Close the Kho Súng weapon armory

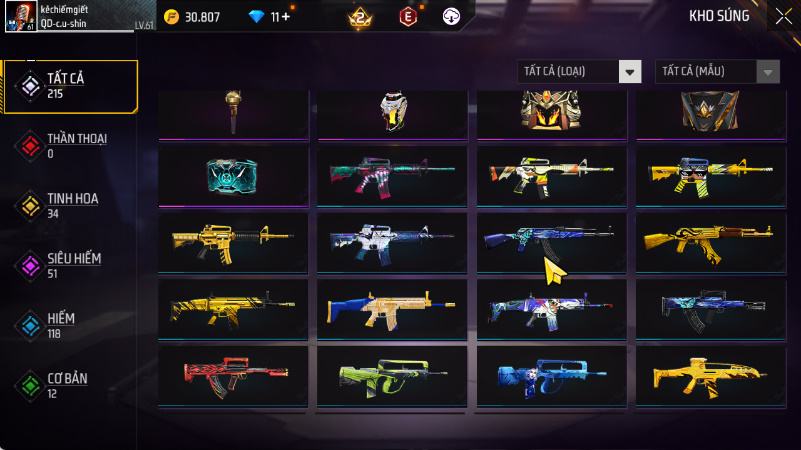[783, 16]
